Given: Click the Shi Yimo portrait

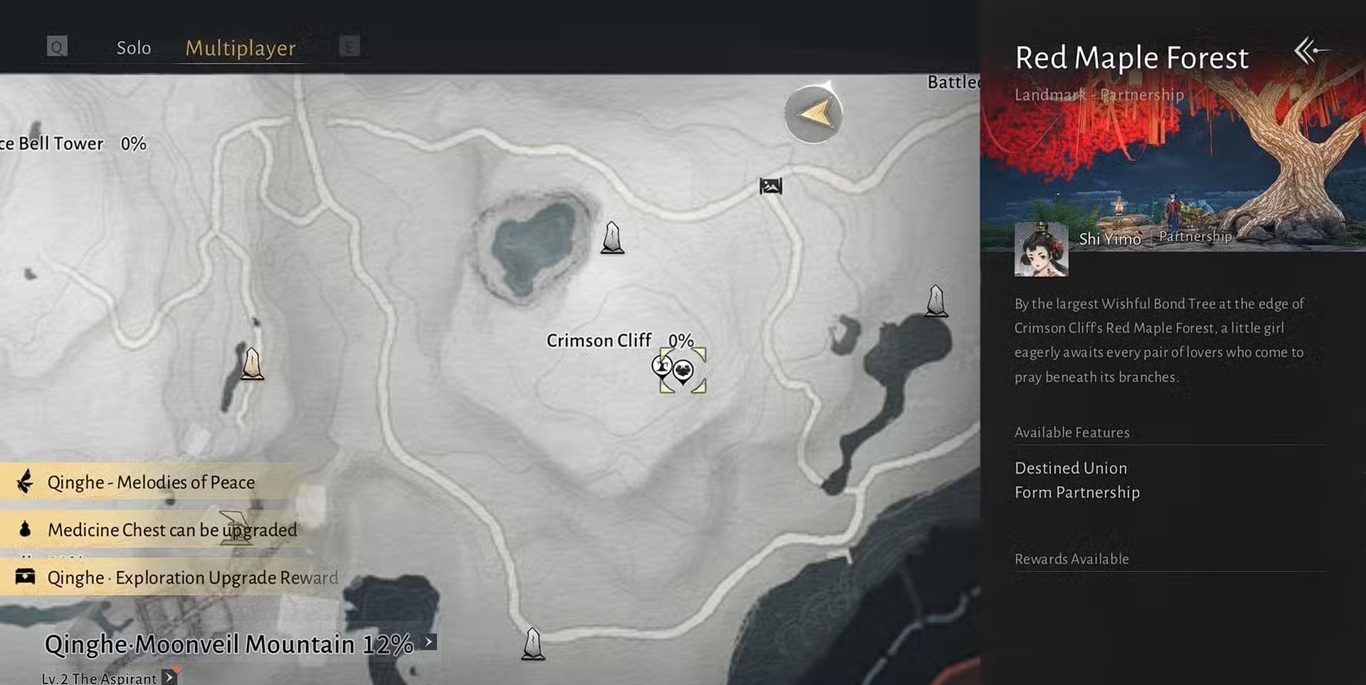Looking at the screenshot, I should pos(1041,249).
